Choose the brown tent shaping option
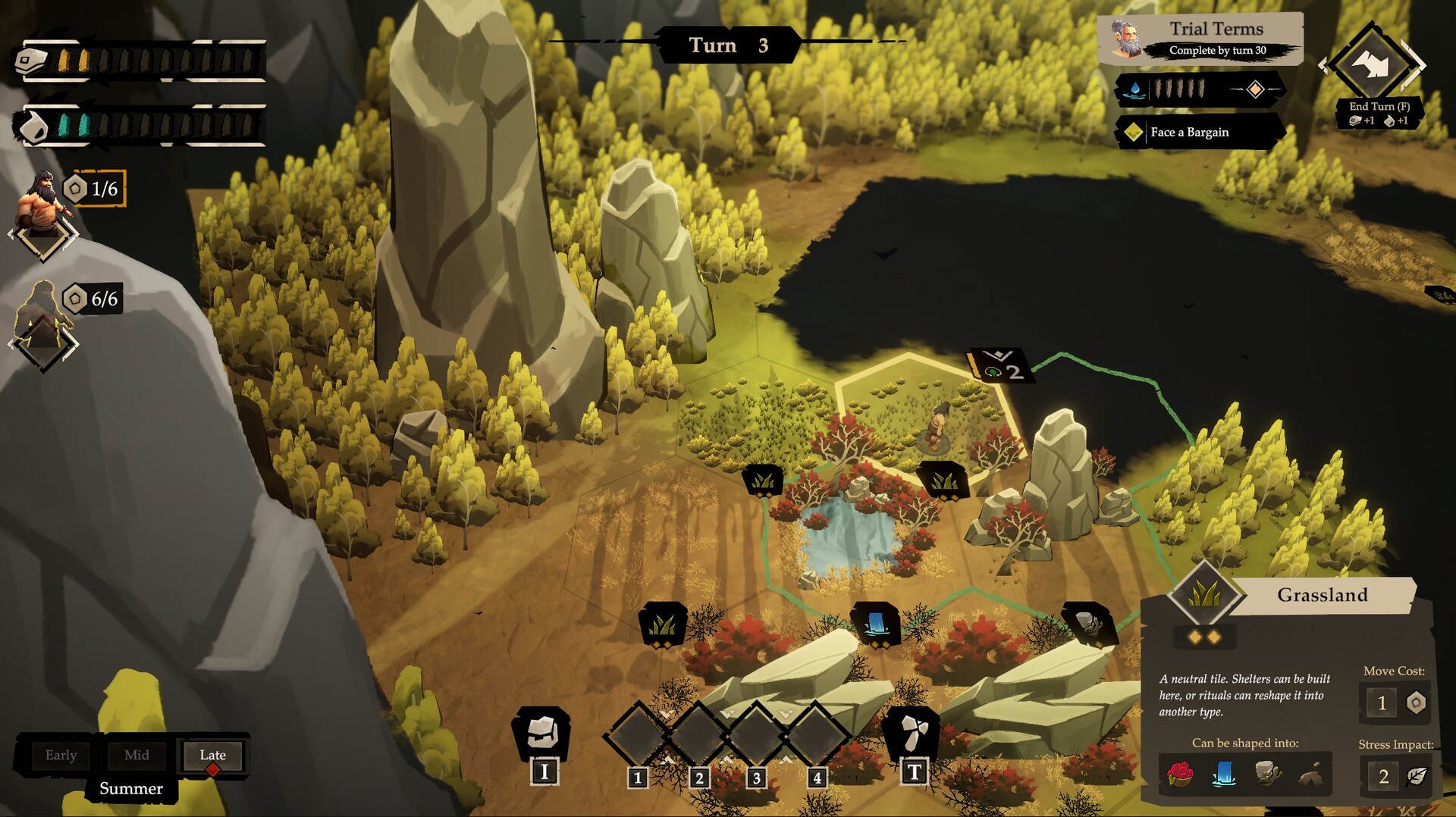This screenshot has width=1456, height=817. click(x=1310, y=775)
